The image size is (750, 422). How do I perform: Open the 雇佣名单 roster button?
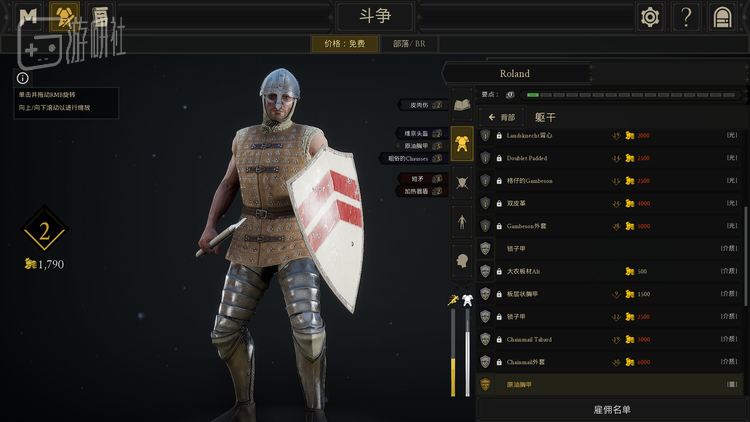[611, 409]
